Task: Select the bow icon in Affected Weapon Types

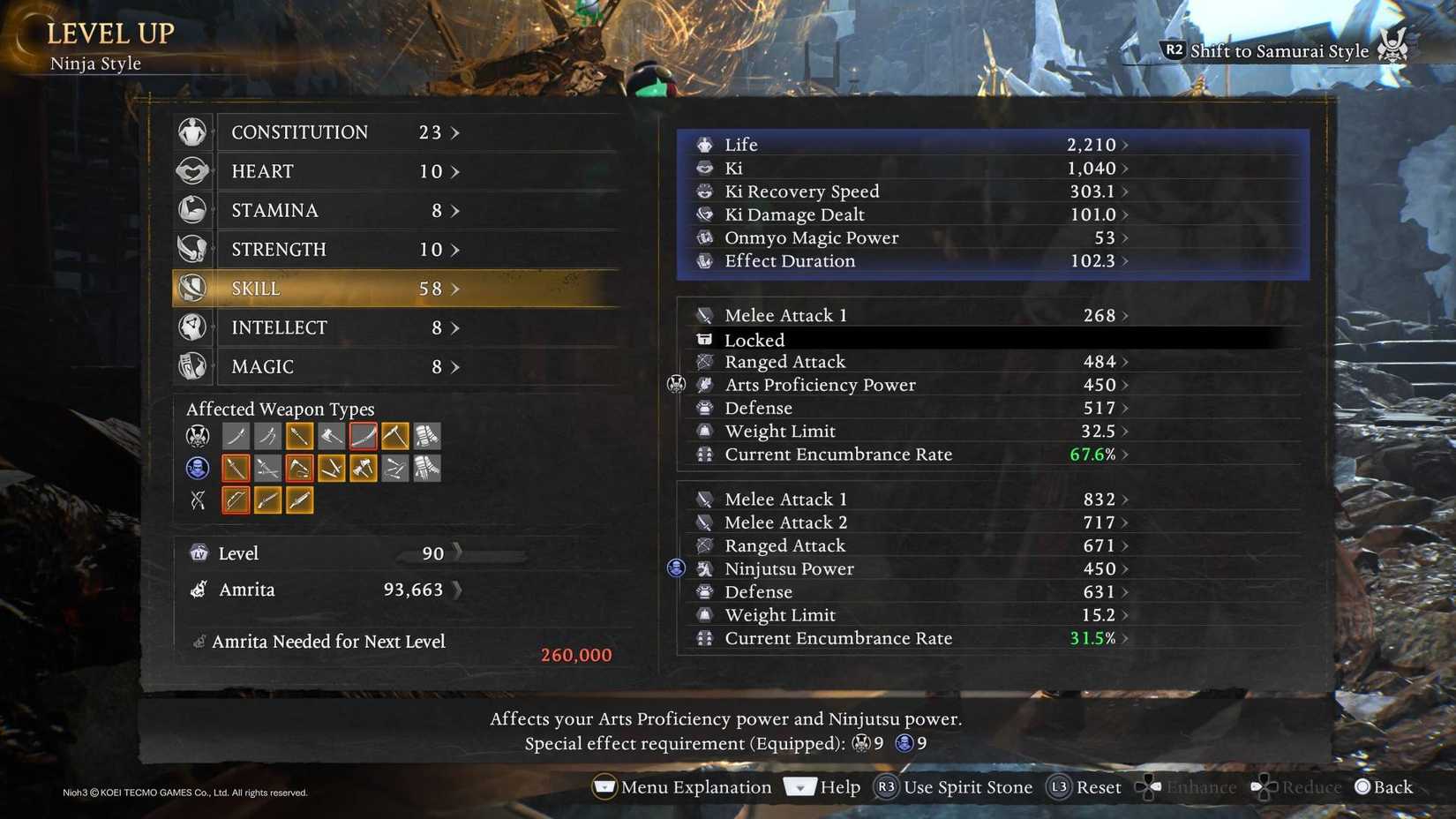Action: click(x=236, y=500)
